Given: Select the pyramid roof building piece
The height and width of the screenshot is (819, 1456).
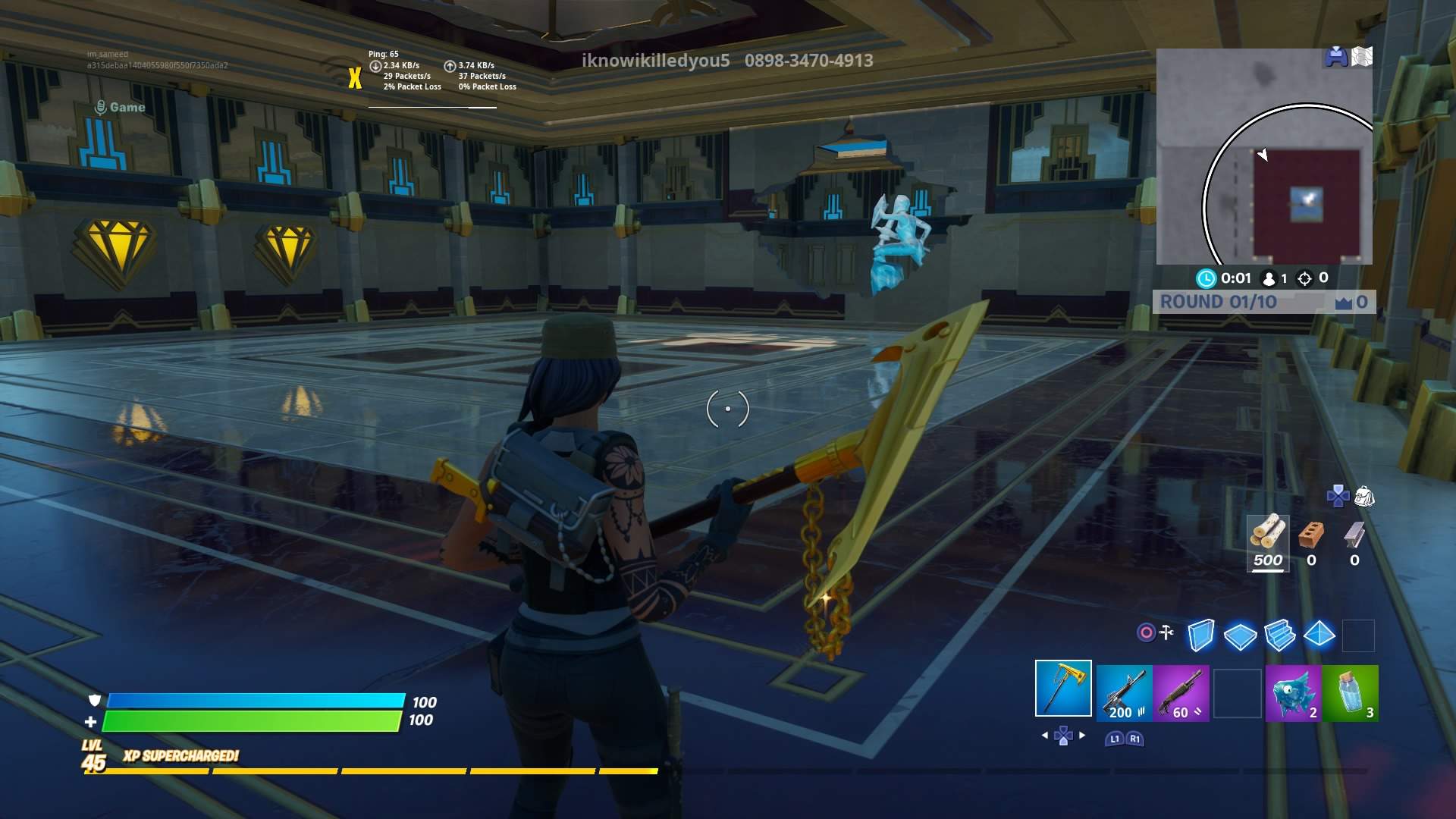Looking at the screenshot, I should click(x=1319, y=634).
